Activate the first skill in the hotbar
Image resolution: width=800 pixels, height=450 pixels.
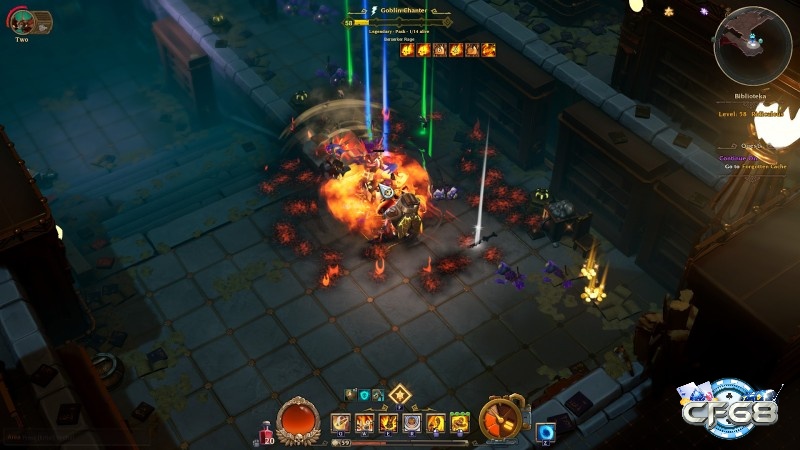click(340, 422)
